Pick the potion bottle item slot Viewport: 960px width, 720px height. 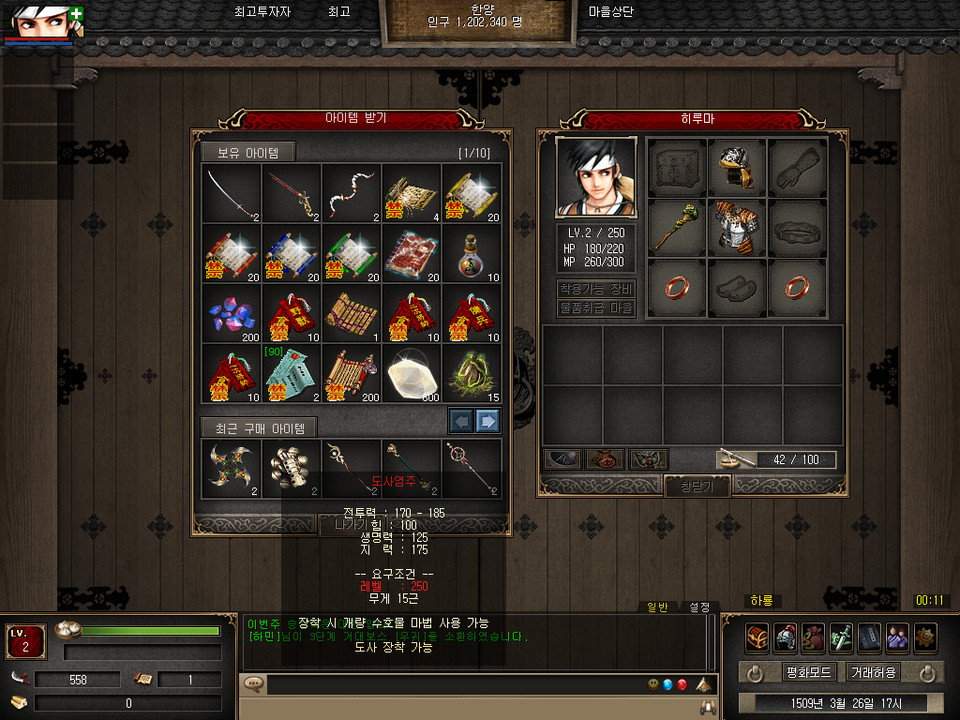pyautogui.click(x=471, y=254)
